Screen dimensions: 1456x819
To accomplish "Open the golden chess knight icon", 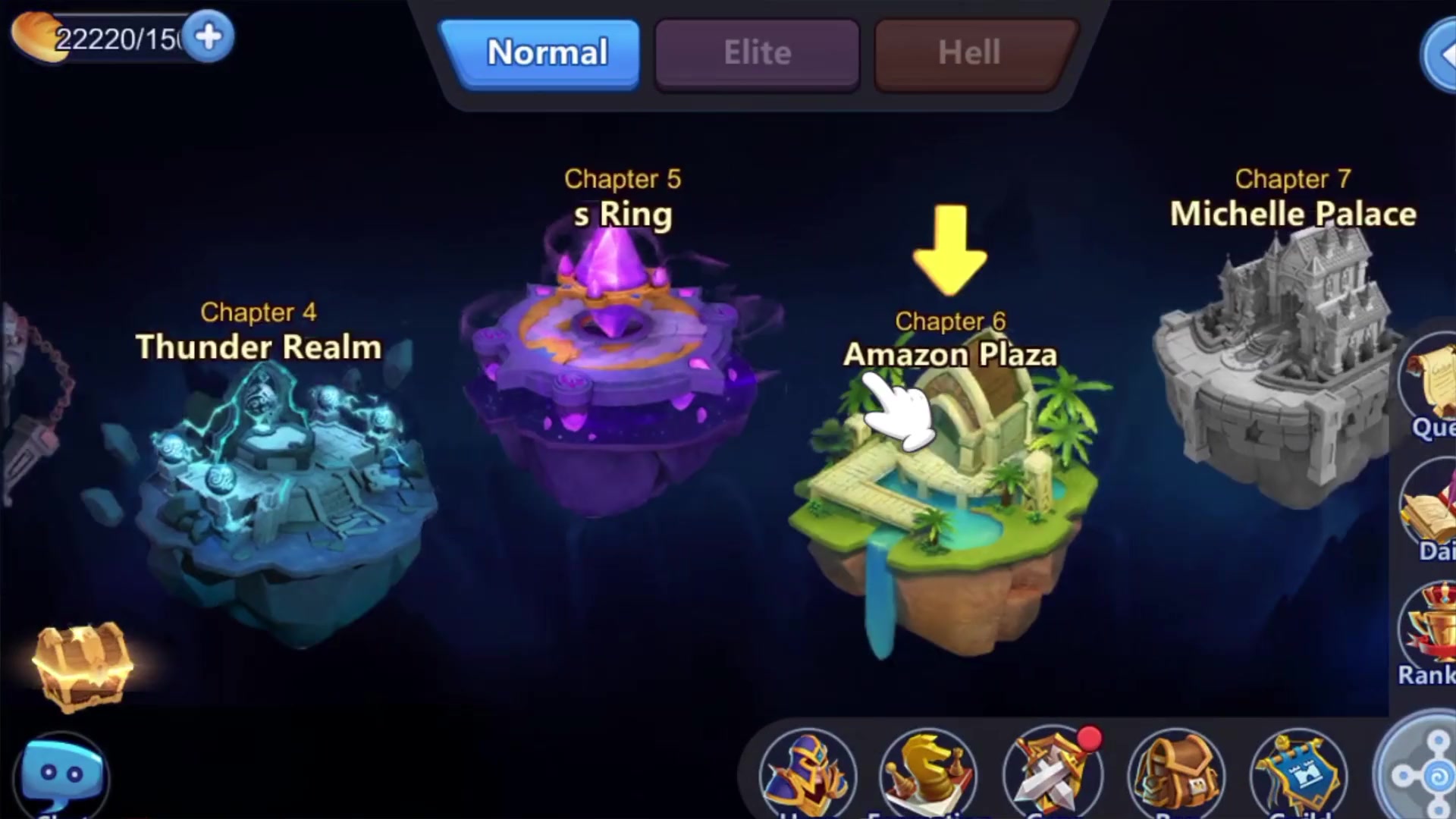I will click(928, 775).
